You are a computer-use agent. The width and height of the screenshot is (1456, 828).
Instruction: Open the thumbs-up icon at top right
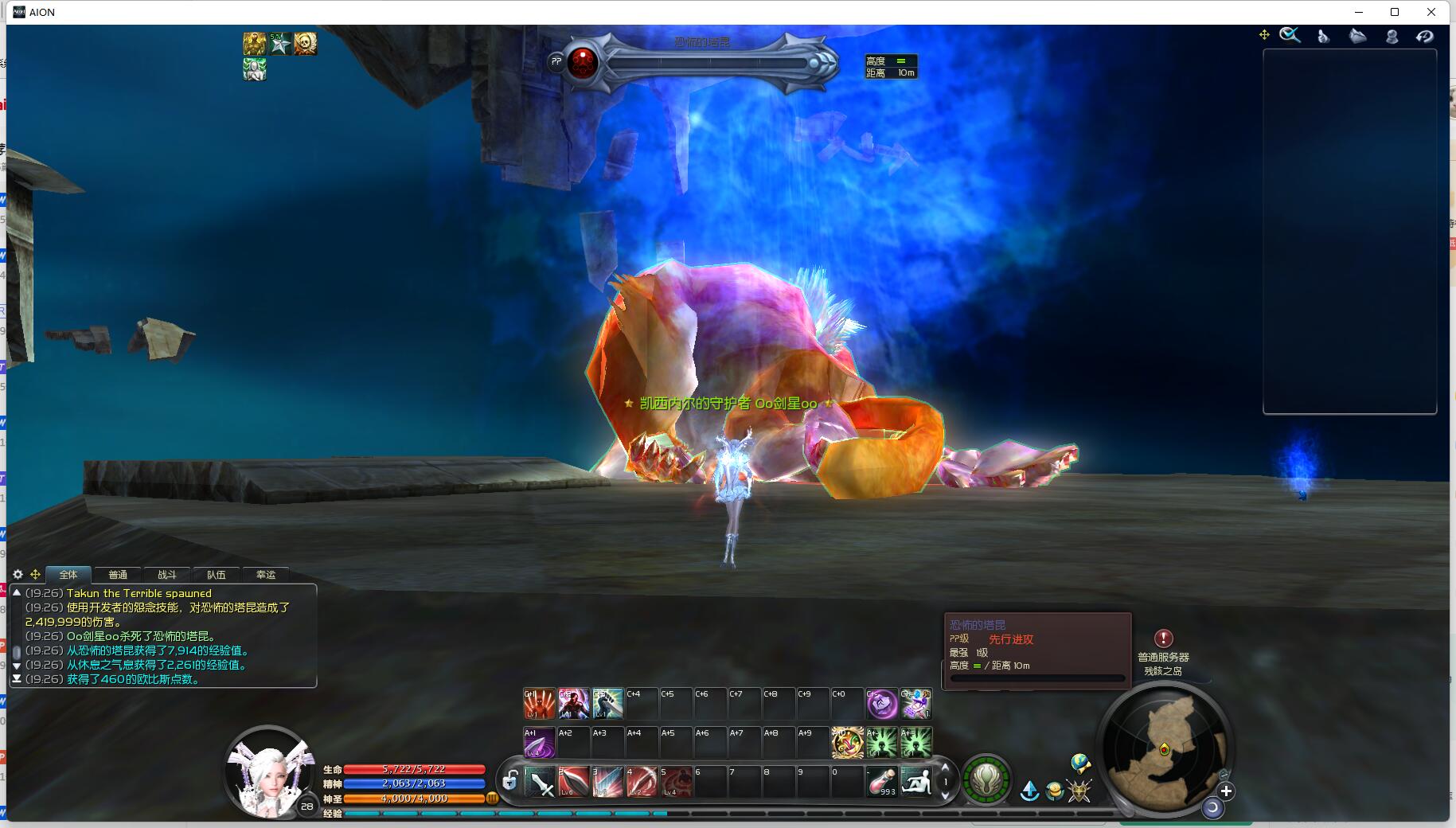1323,36
